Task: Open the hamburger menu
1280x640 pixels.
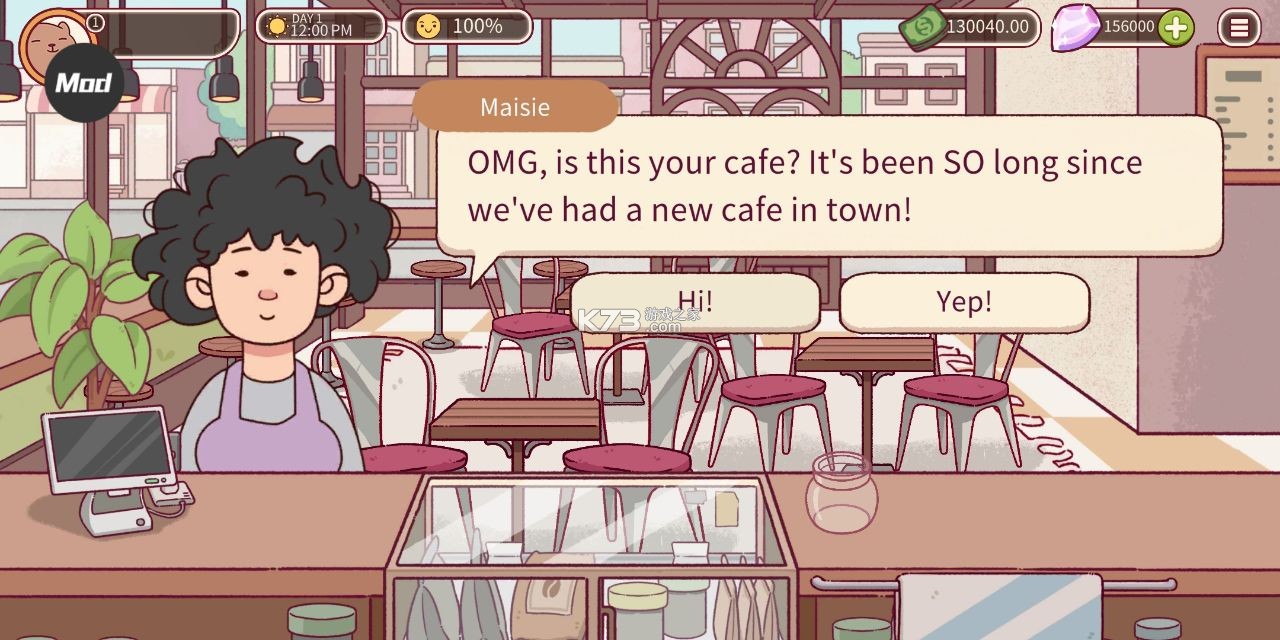Action: [x=1239, y=27]
